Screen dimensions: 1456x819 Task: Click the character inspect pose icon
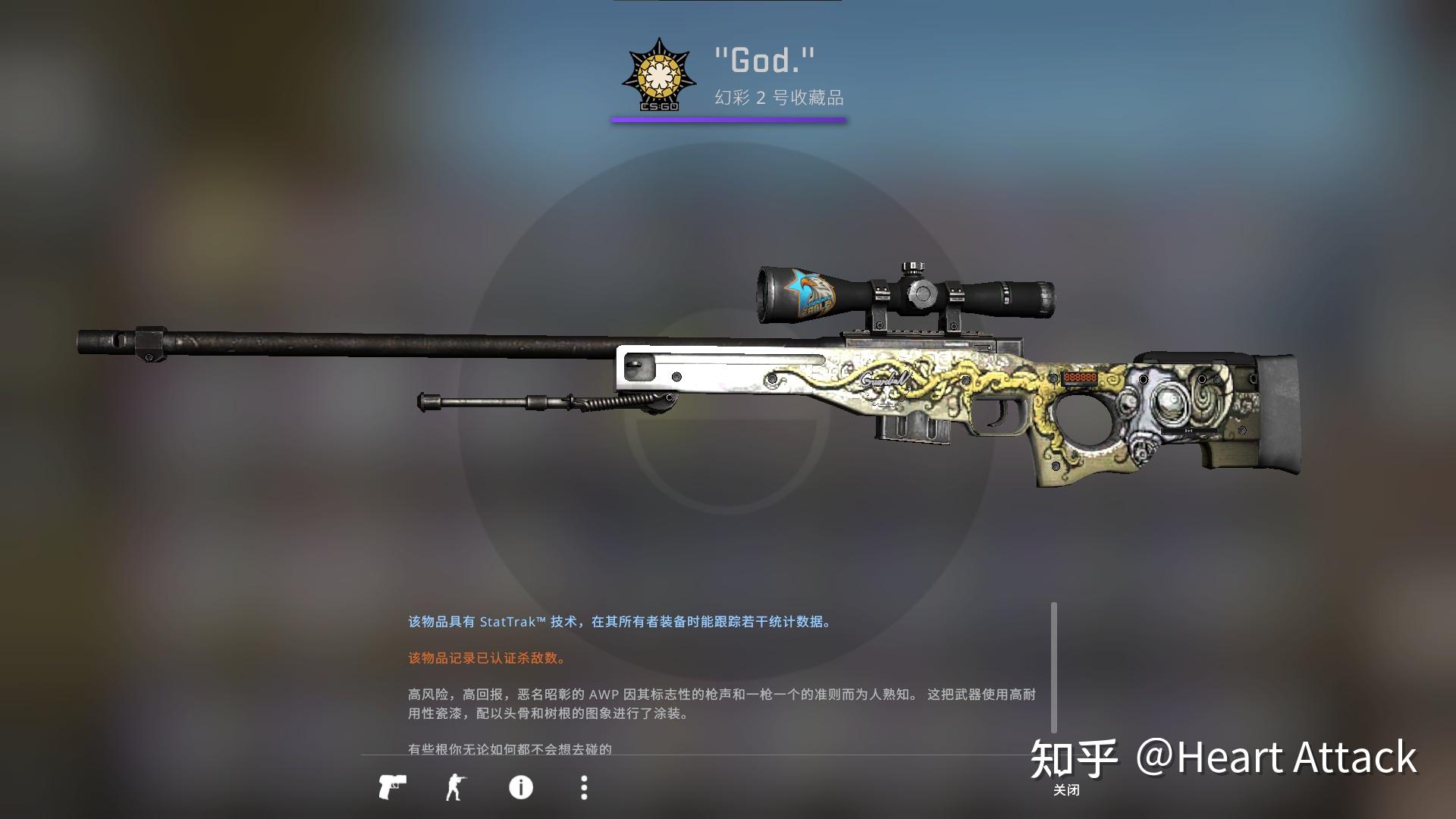pyautogui.click(x=458, y=789)
